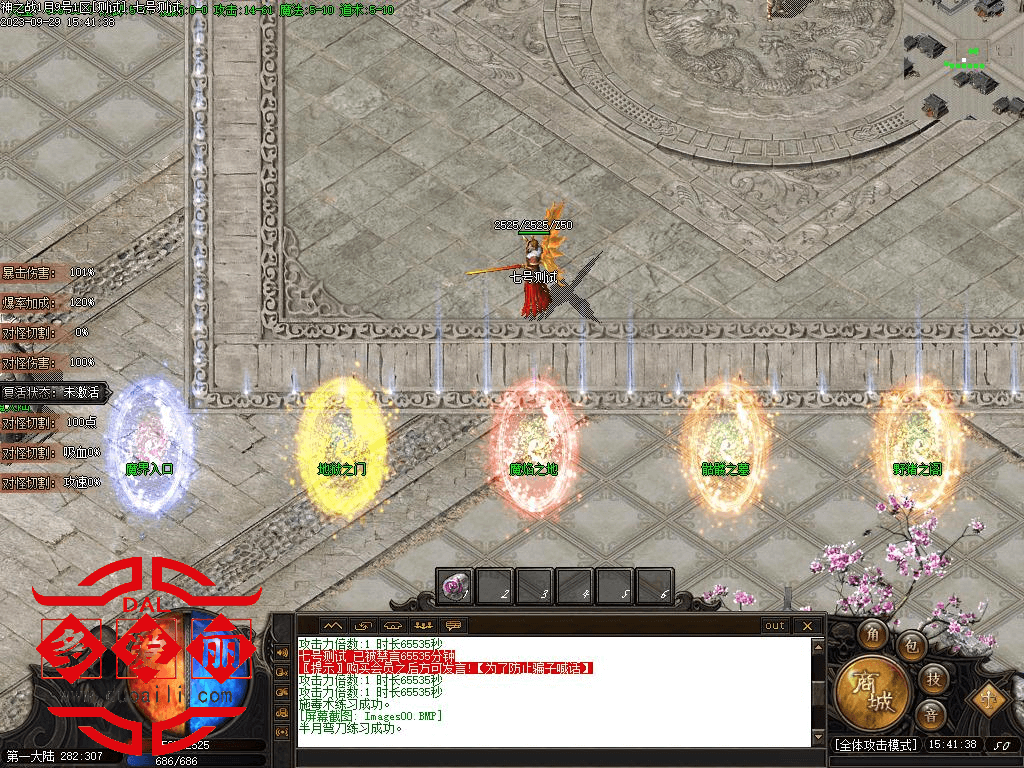This screenshot has width=1024, height=768.
Task: Switch the 全体攻击模式 attack mode label
Action: (875, 745)
